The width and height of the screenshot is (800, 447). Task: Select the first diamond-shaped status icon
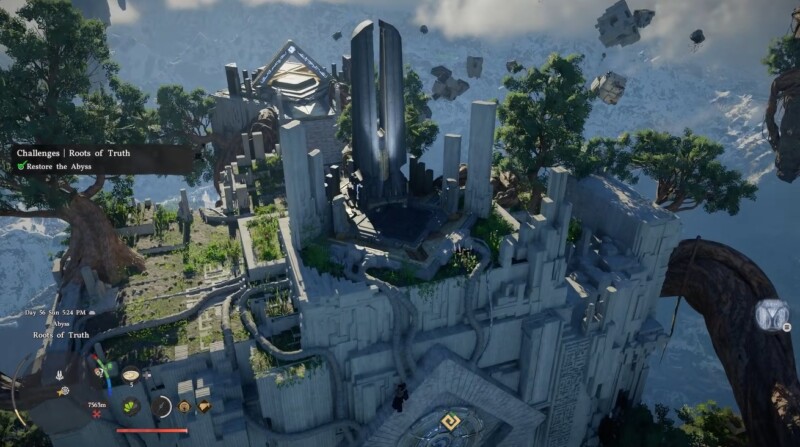(184, 407)
